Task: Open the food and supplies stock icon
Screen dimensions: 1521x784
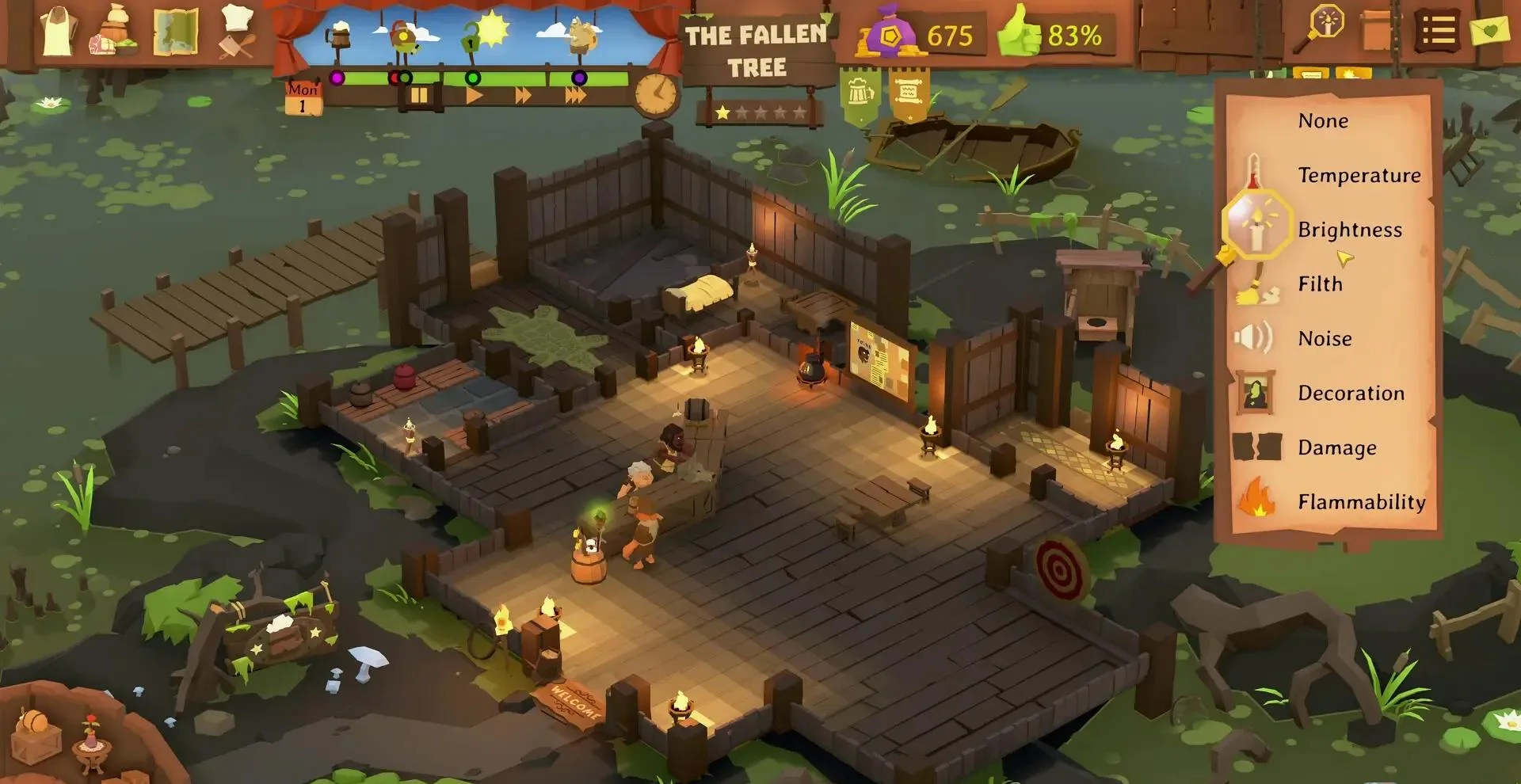Action: pos(116,32)
